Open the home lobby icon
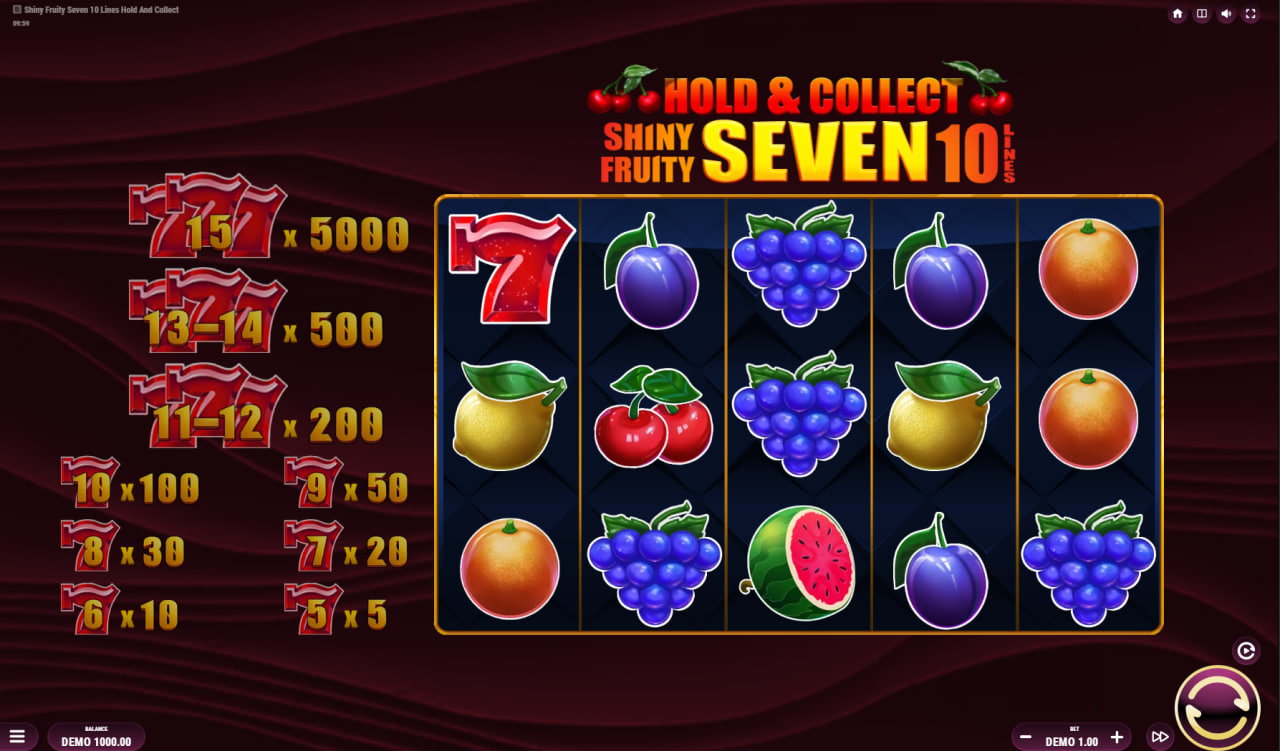Image resolution: width=1280 pixels, height=751 pixels. click(x=1176, y=14)
